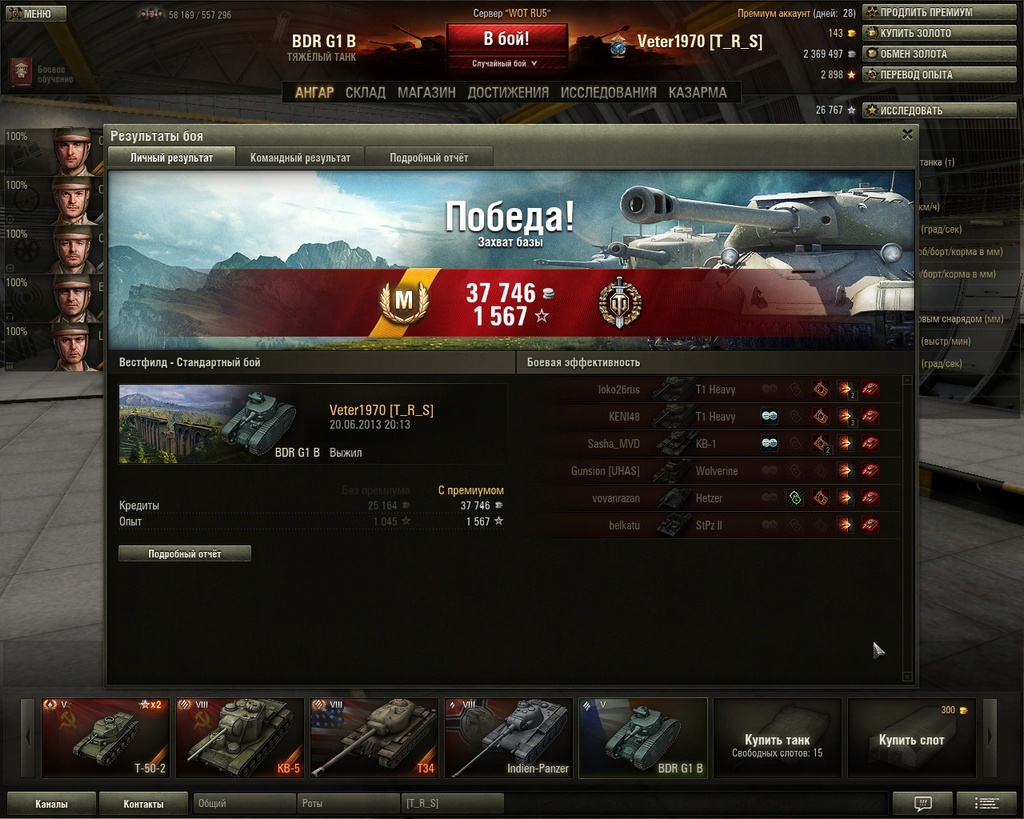Open the Магазин section
This screenshot has width=1024, height=819.
click(426, 92)
